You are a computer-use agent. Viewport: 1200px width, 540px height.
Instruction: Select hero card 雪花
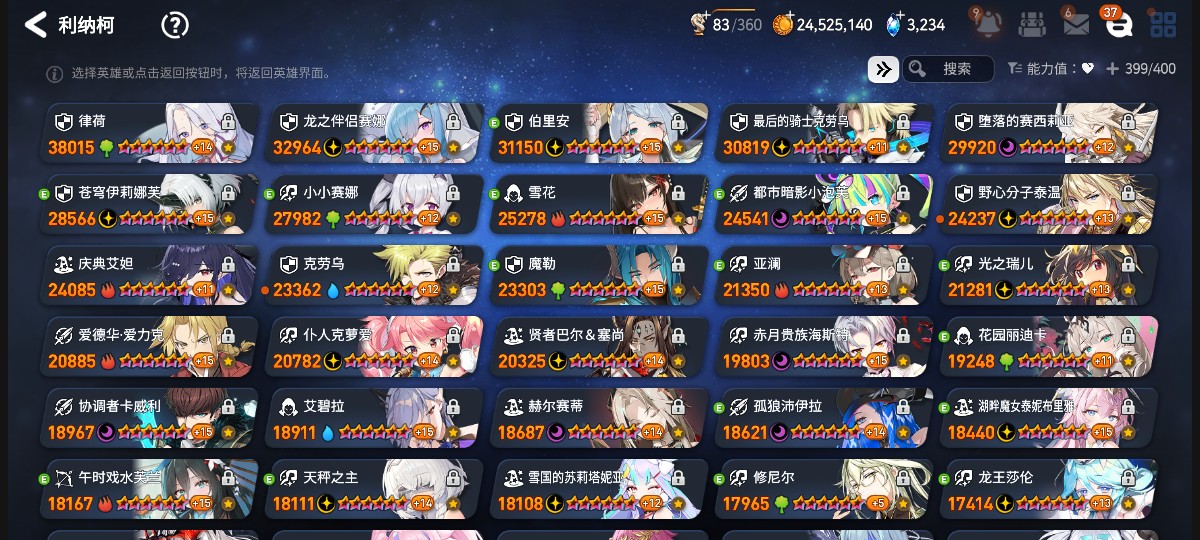600,205
